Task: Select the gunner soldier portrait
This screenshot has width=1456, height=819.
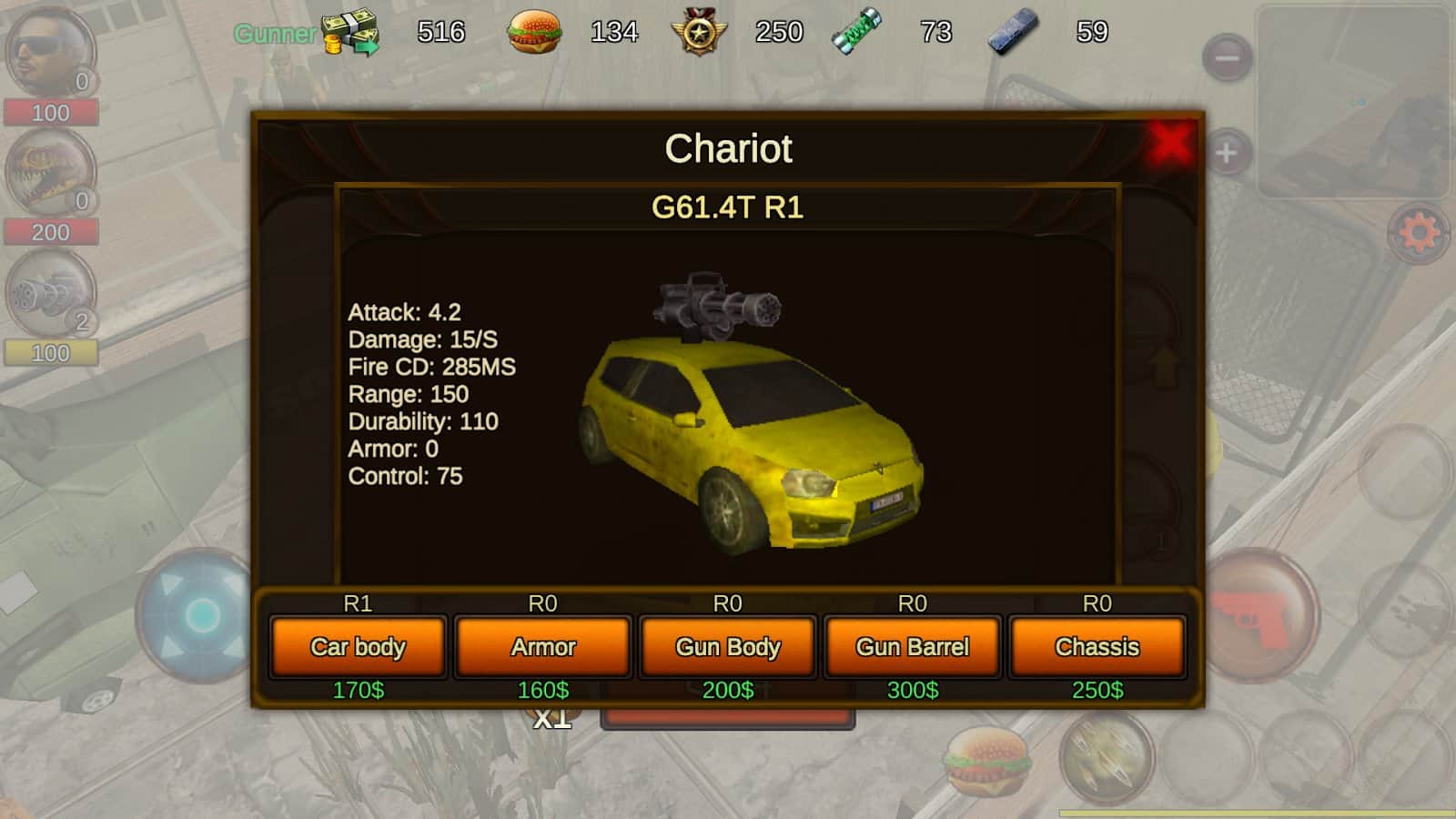Action: 50,53
